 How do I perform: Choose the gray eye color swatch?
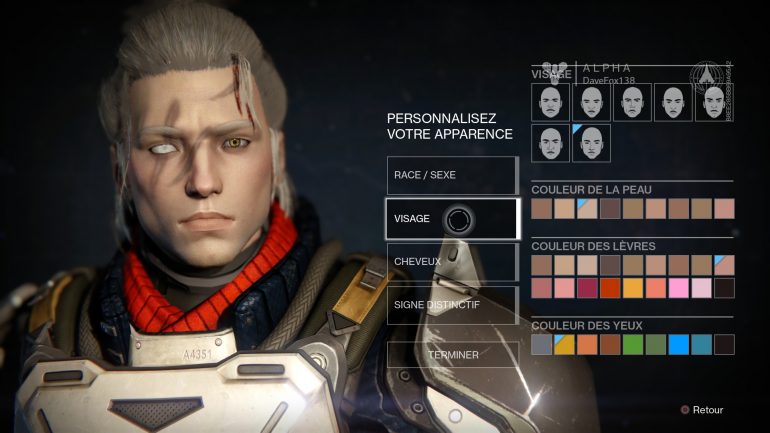click(542, 344)
